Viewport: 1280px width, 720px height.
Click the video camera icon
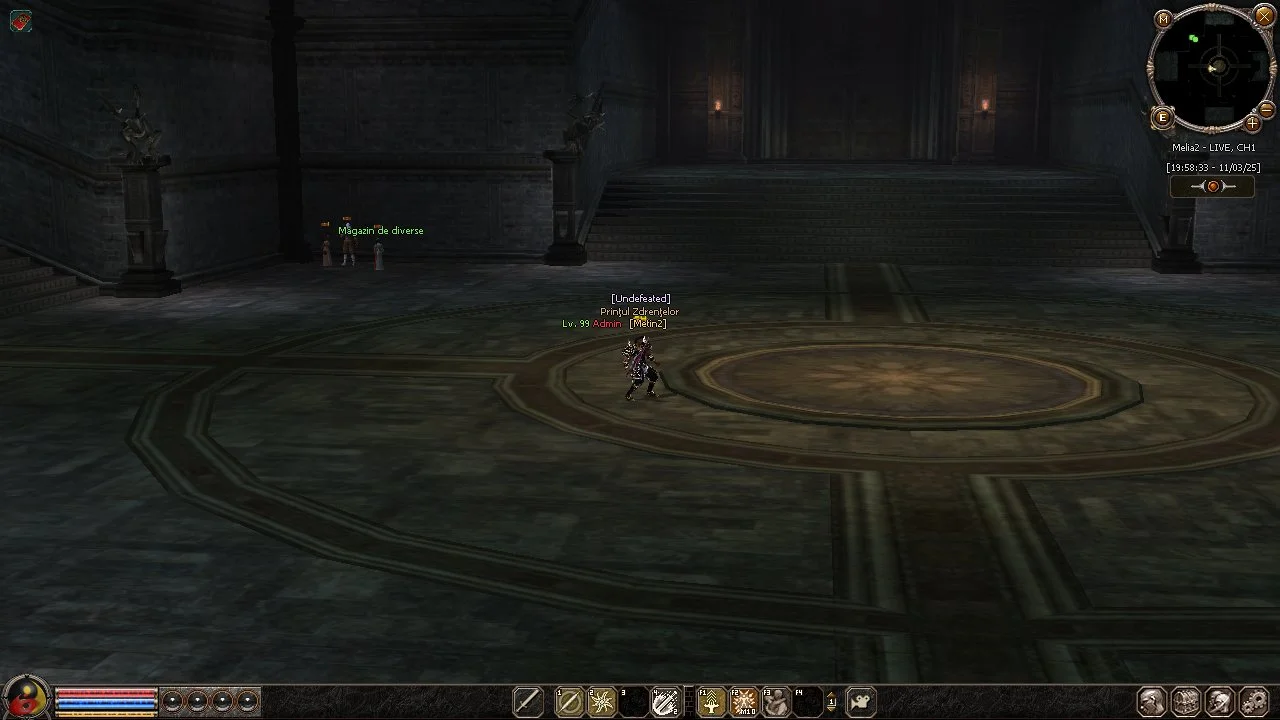860,702
